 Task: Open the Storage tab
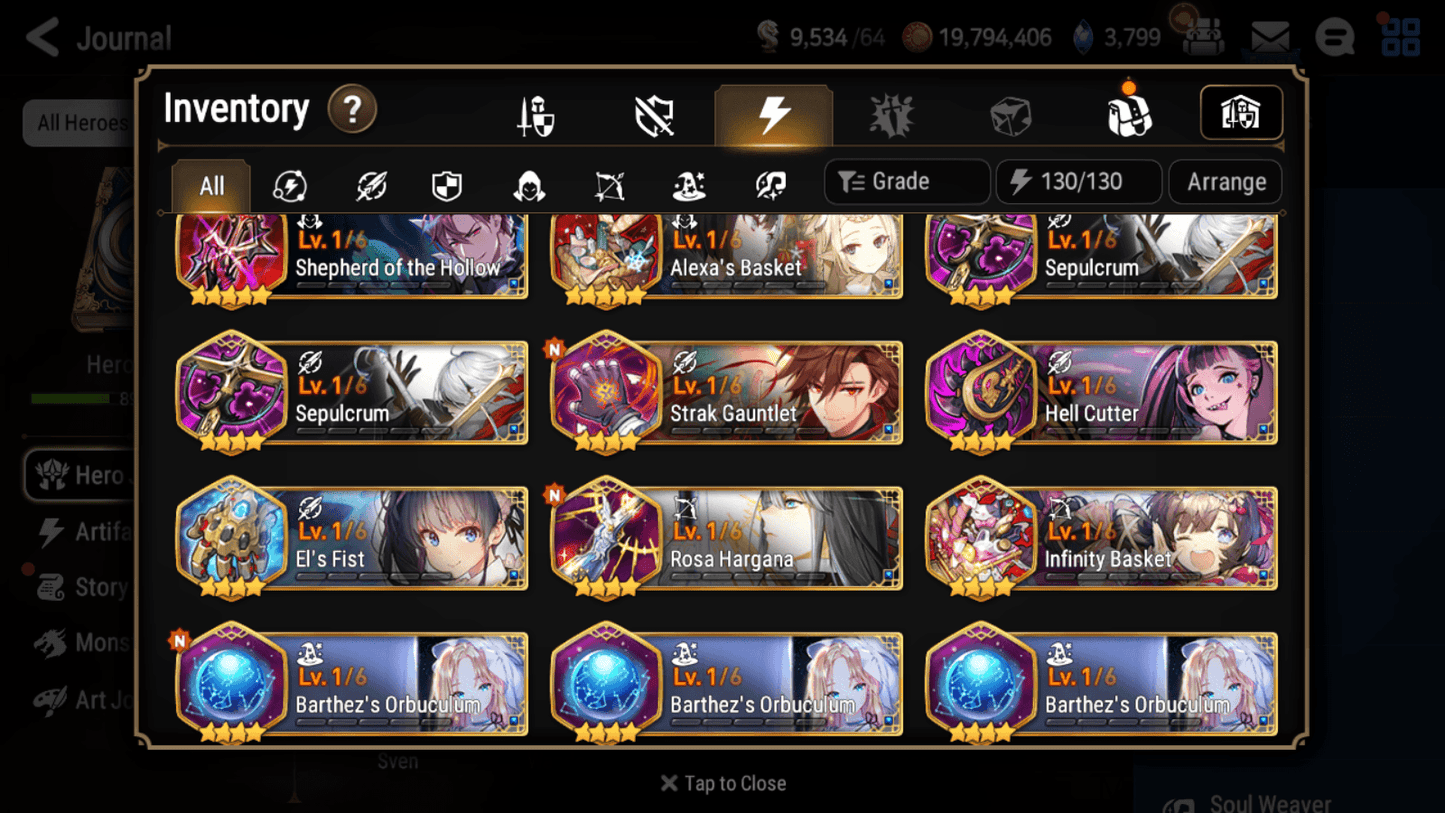tap(1240, 113)
